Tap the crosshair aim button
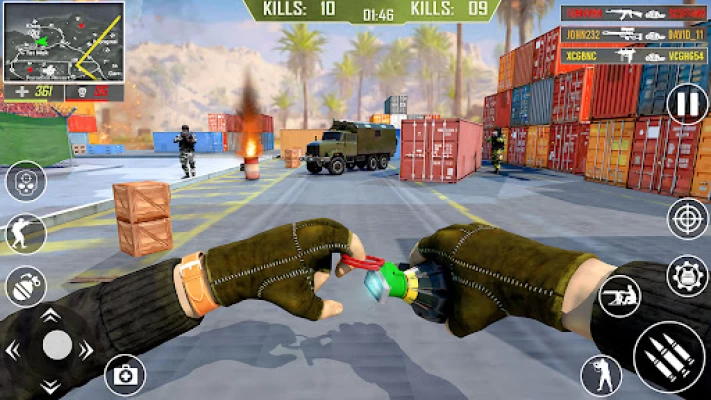 click(x=687, y=219)
